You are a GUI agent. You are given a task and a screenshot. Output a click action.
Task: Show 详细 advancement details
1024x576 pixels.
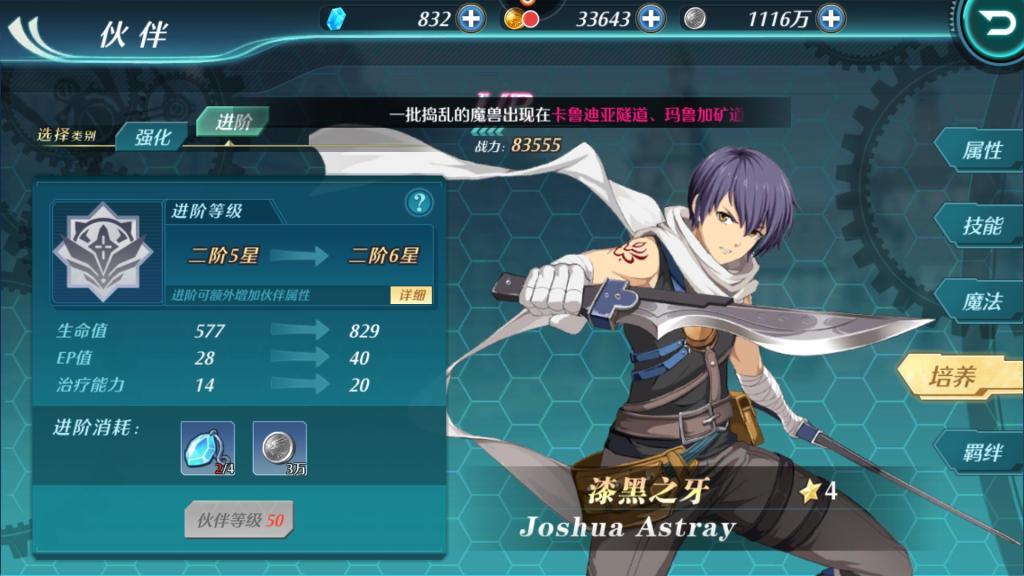(x=411, y=295)
